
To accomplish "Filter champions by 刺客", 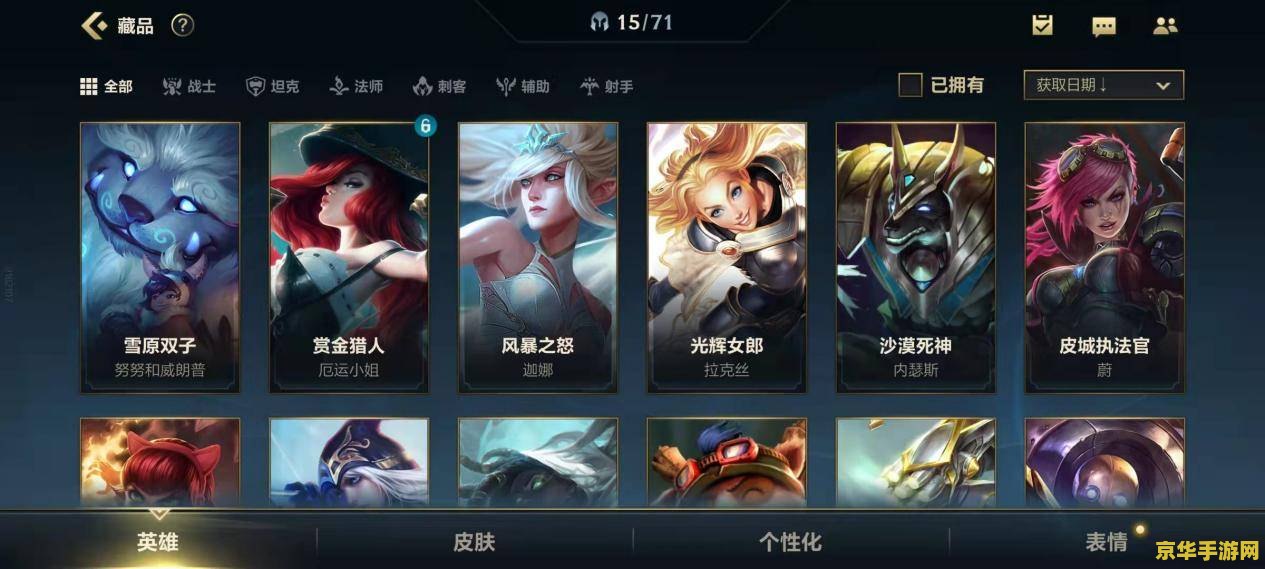I will point(439,86).
